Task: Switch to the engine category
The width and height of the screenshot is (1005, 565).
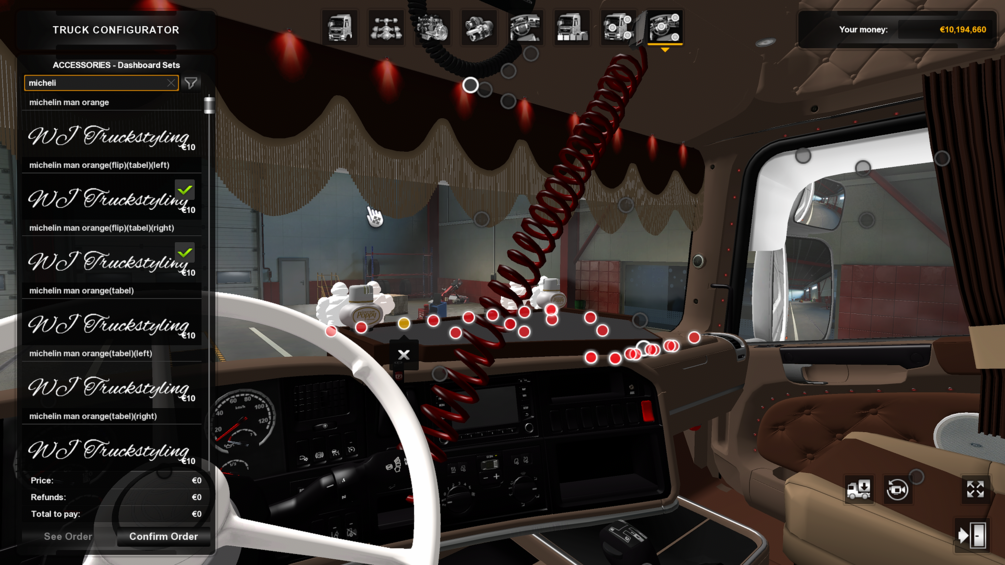Action: [x=432, y=28]
